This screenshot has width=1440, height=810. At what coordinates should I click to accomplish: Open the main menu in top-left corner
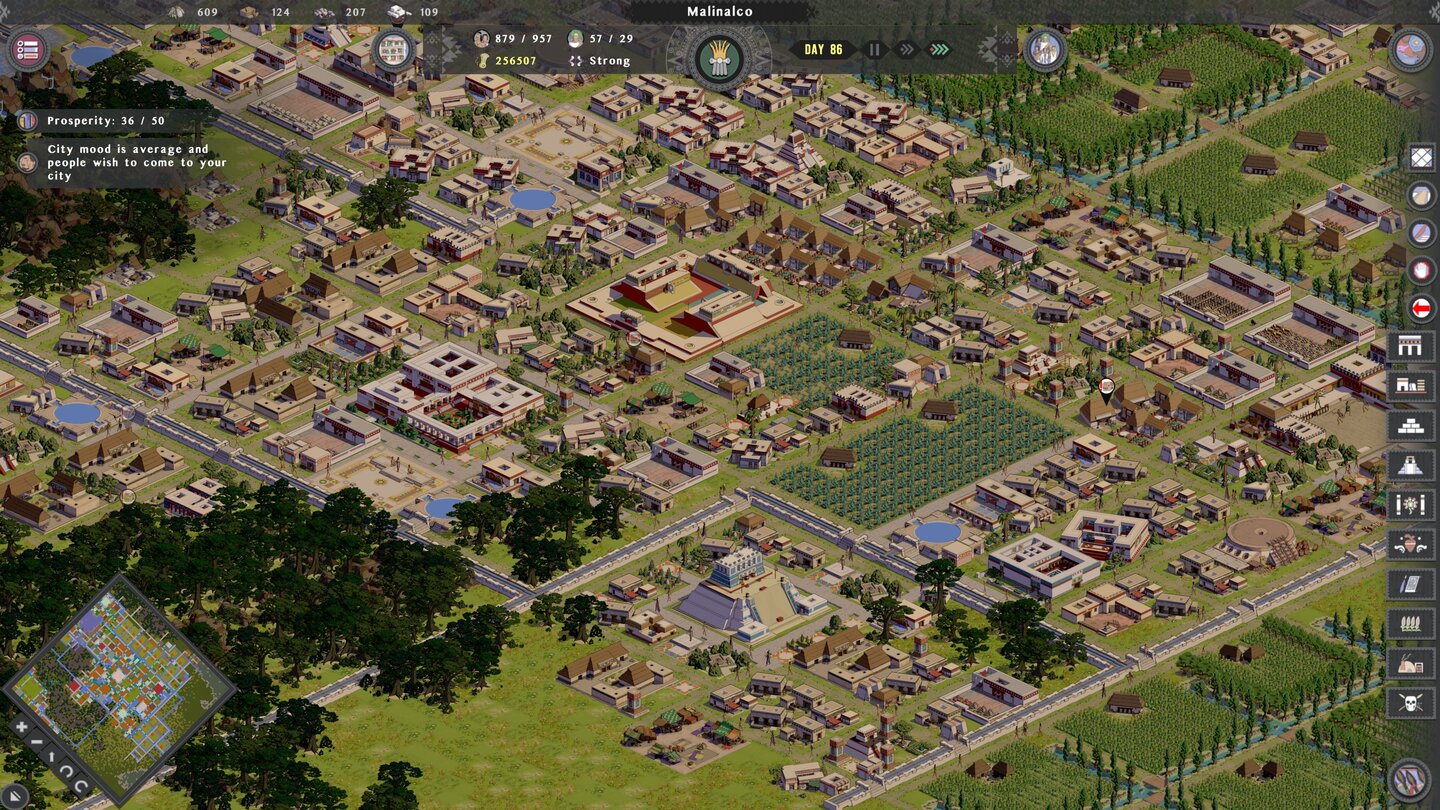[x=29, y=48]
